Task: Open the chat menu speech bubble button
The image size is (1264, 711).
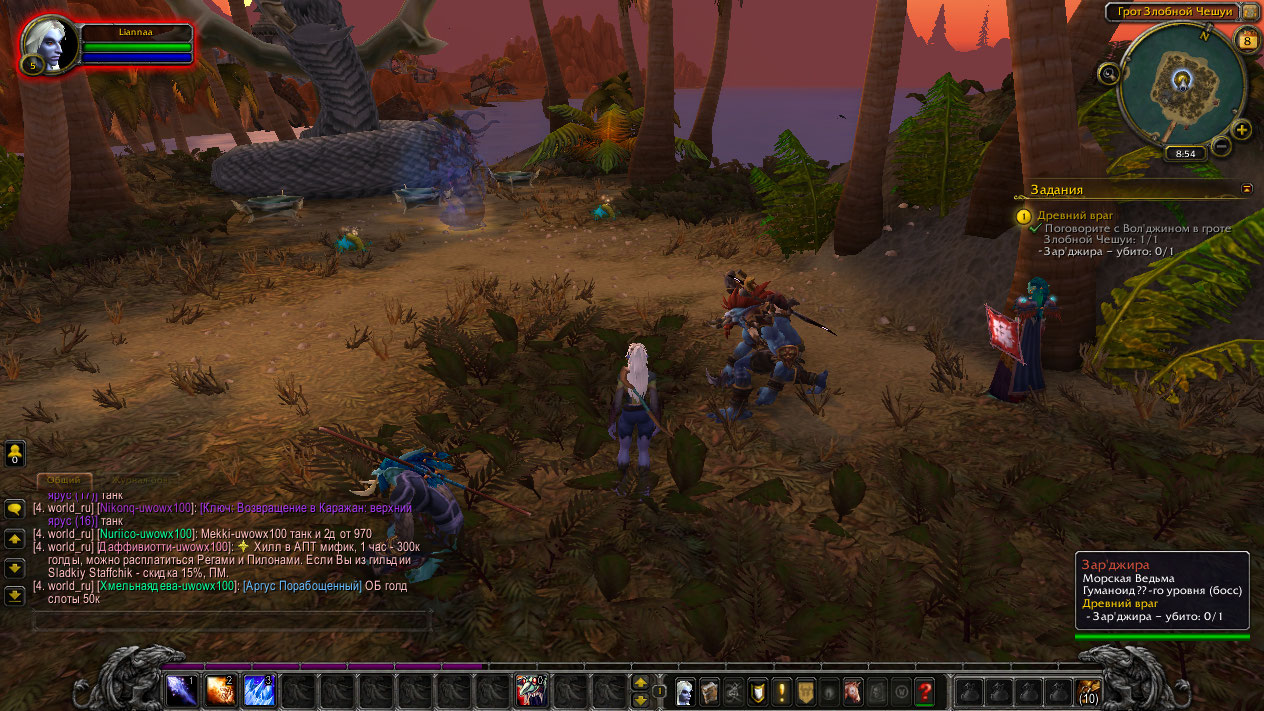Action: (x=15, y=508)
